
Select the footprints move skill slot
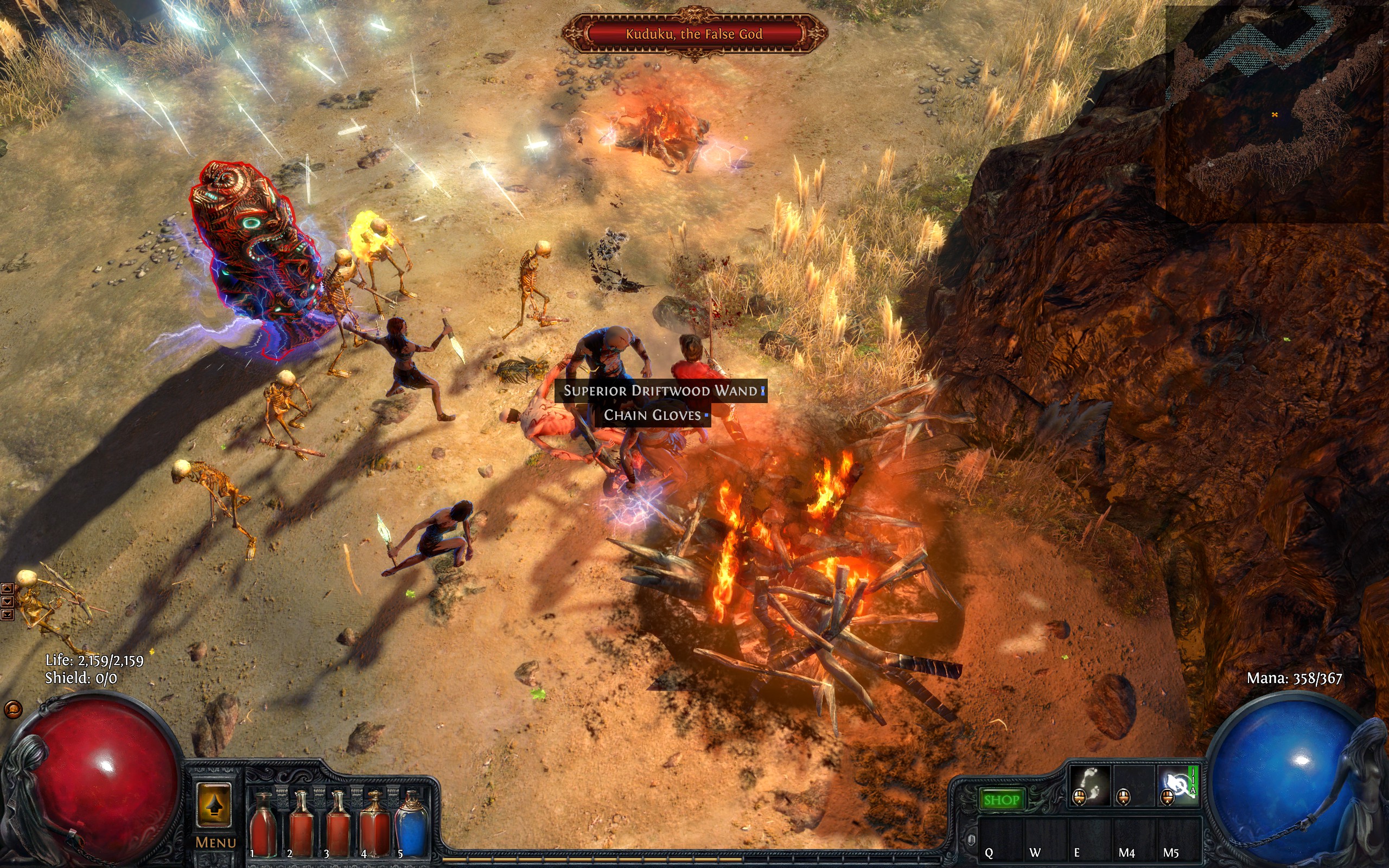(1089, 786)
